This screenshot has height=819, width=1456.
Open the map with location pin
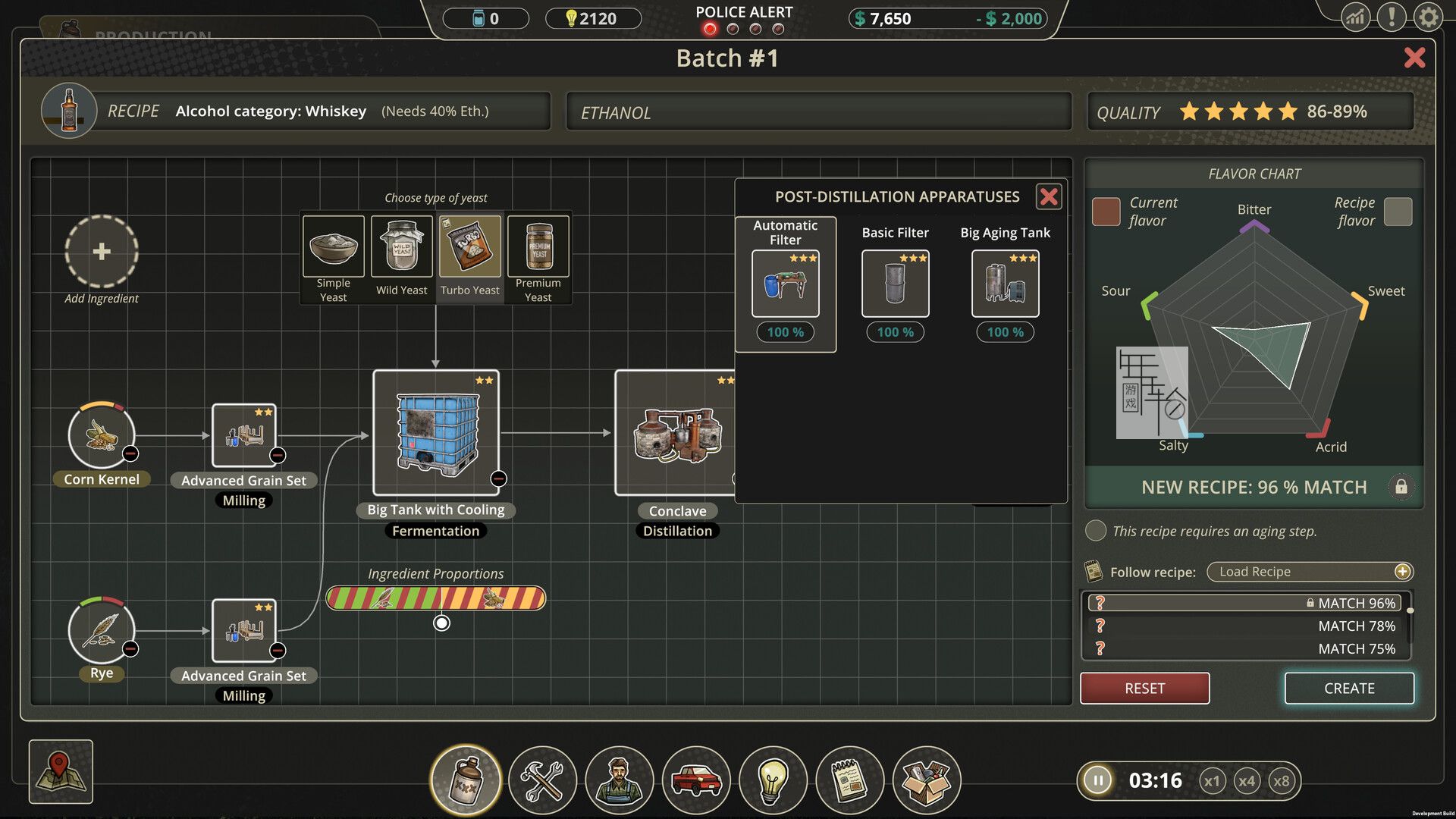(x=61, y=772)
